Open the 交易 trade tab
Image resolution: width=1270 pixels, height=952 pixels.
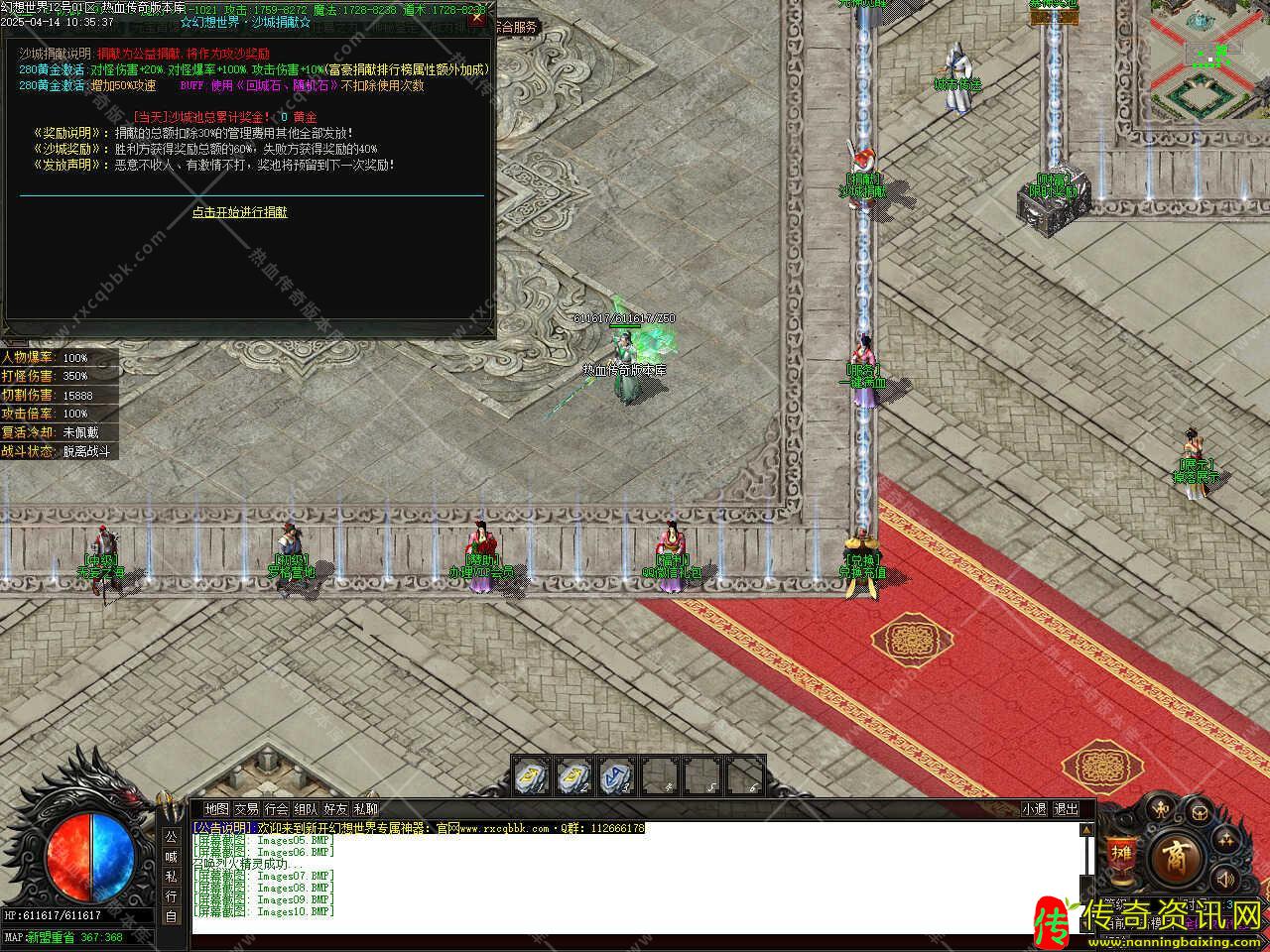coord(246,809)
